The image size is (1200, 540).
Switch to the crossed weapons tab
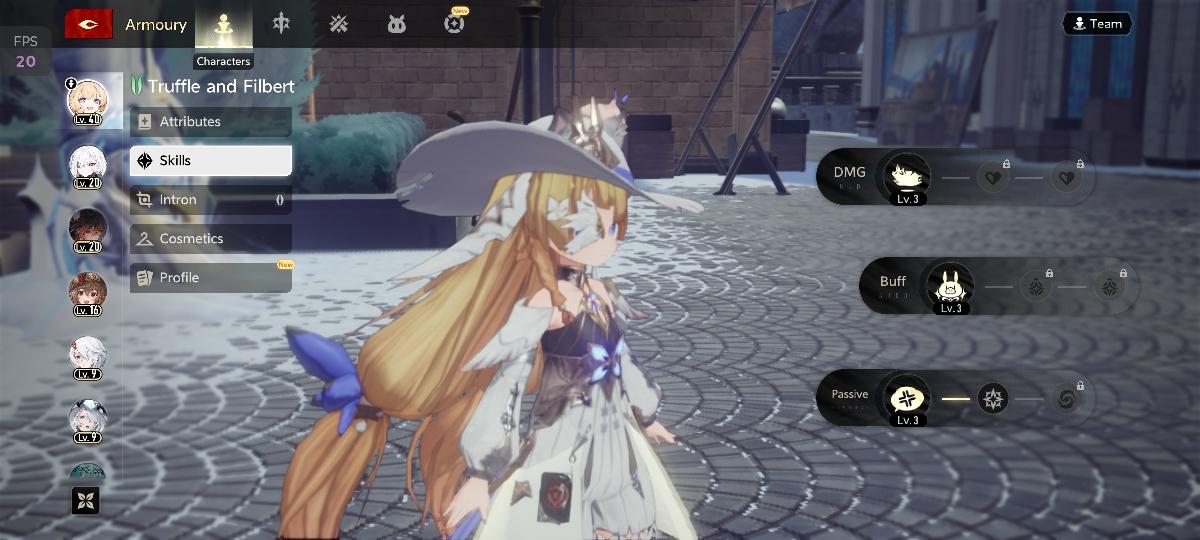click(339, 24)
